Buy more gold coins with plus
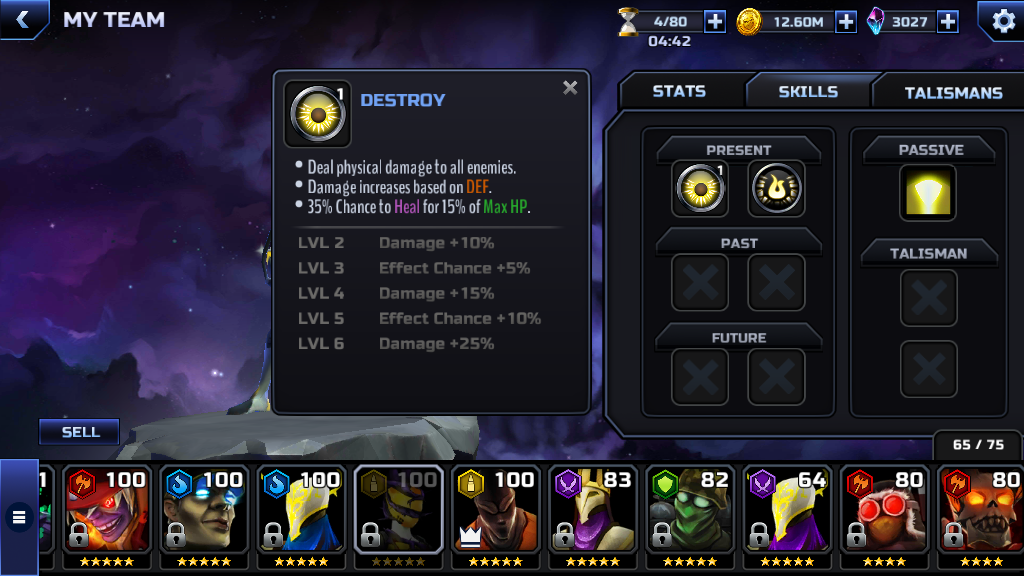 846,21
